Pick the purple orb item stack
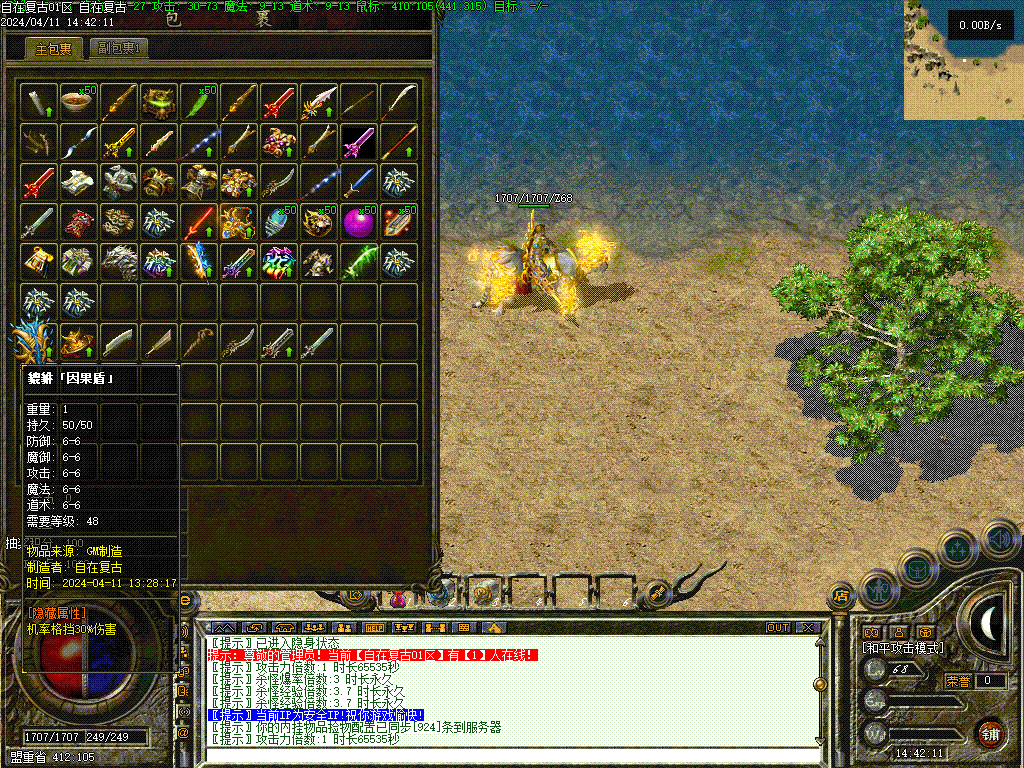This screenshot has width=1024, height=768. tap(359, 222)
